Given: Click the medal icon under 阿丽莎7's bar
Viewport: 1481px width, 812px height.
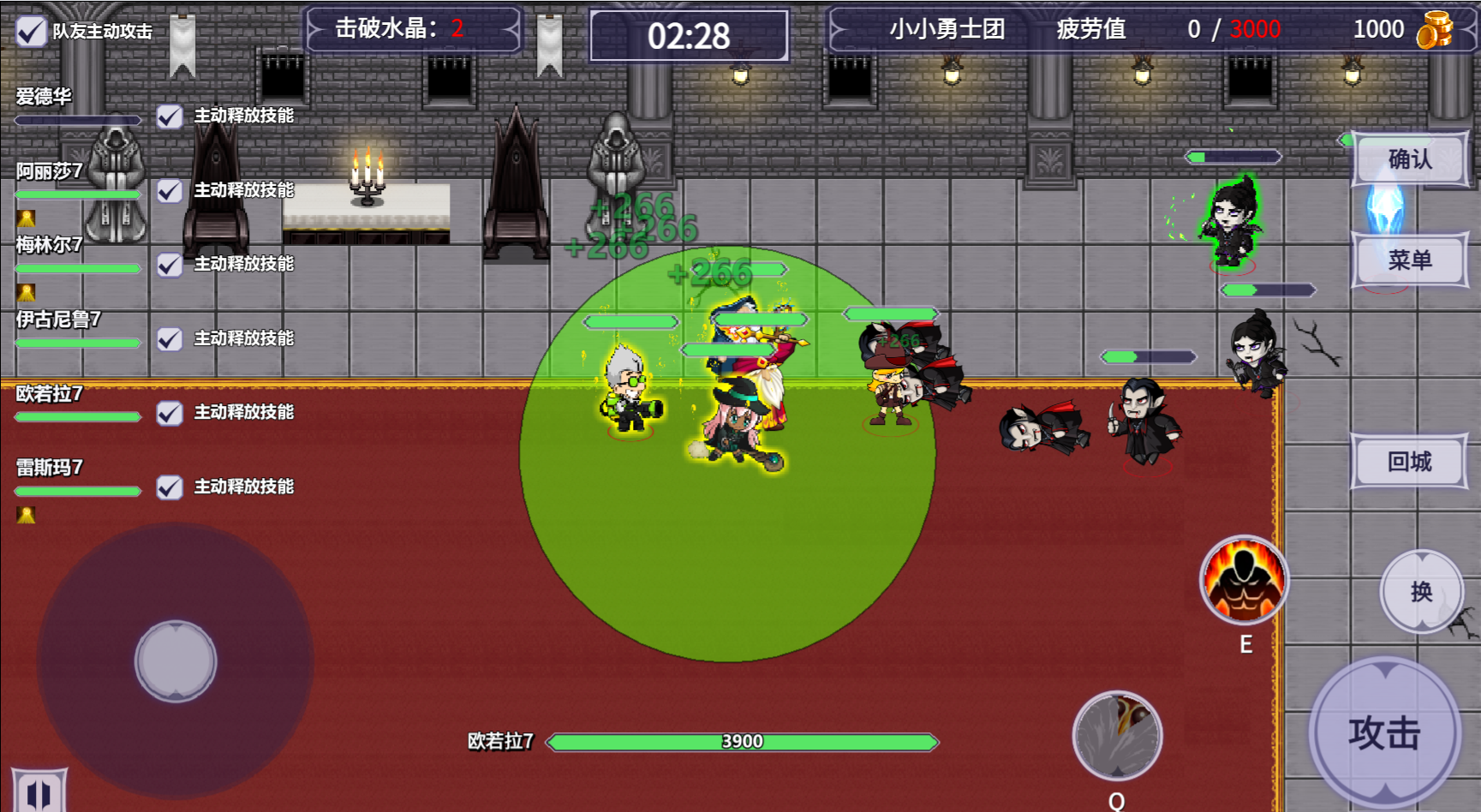Looking at the screenshot, I should 26,218.
